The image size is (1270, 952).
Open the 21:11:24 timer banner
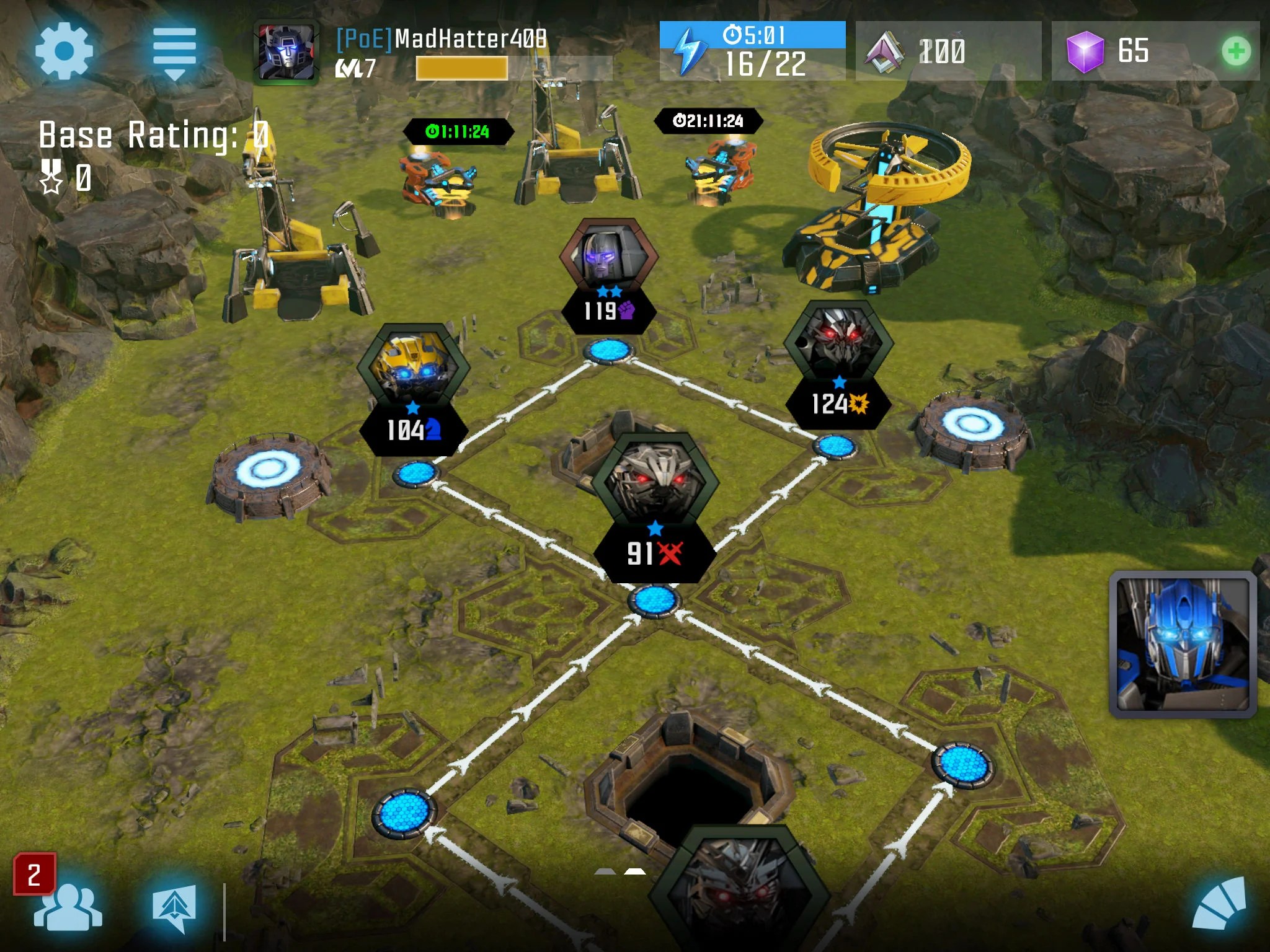coord(709,121)
